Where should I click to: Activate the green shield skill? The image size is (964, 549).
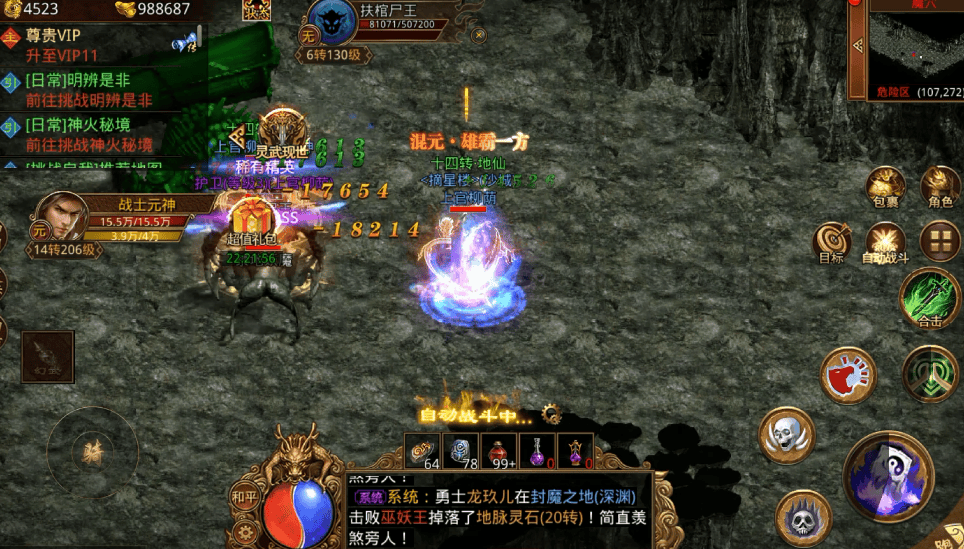pyautogui.click(x=930, y=375)
